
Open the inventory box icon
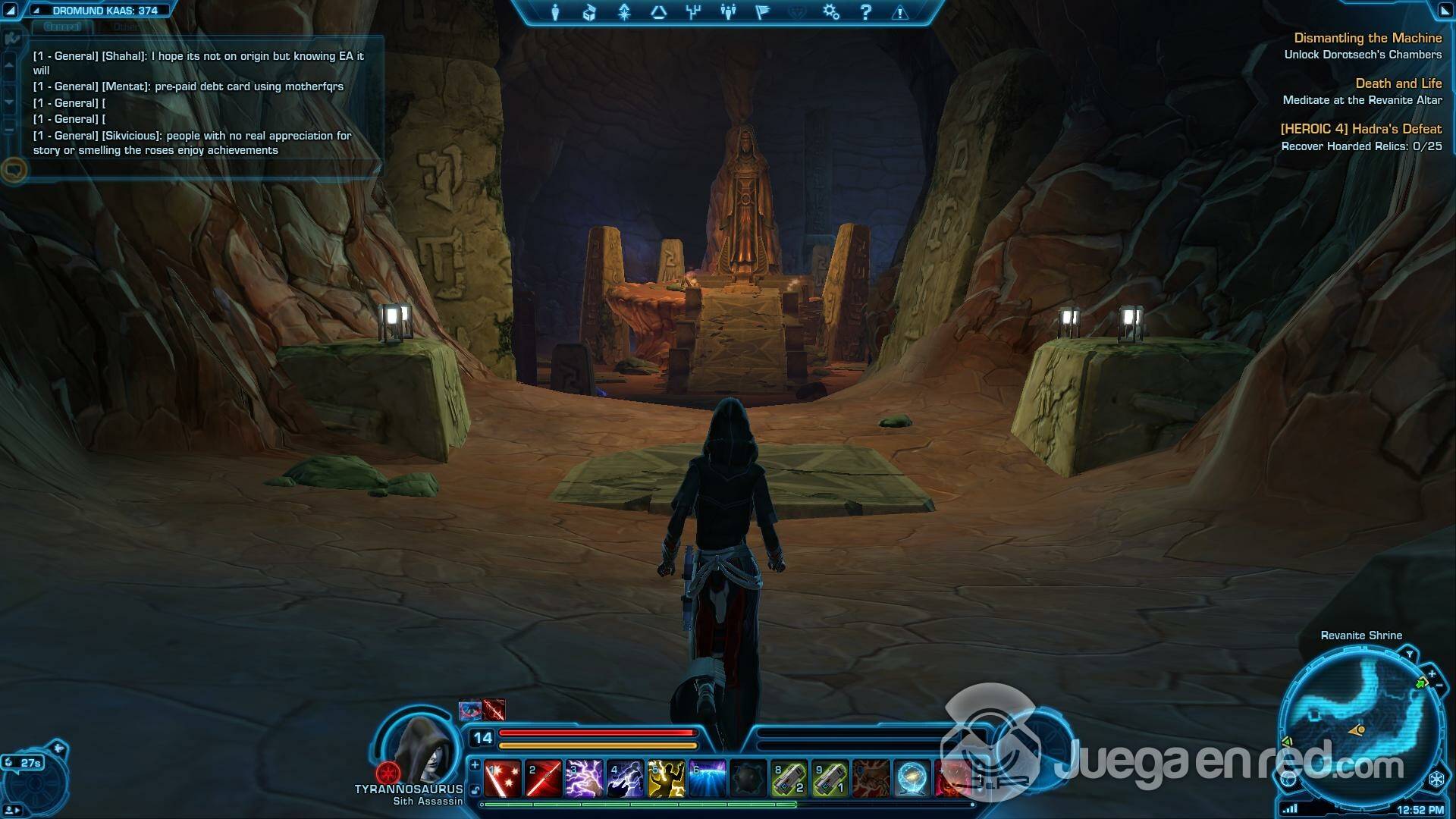[589, 12]
